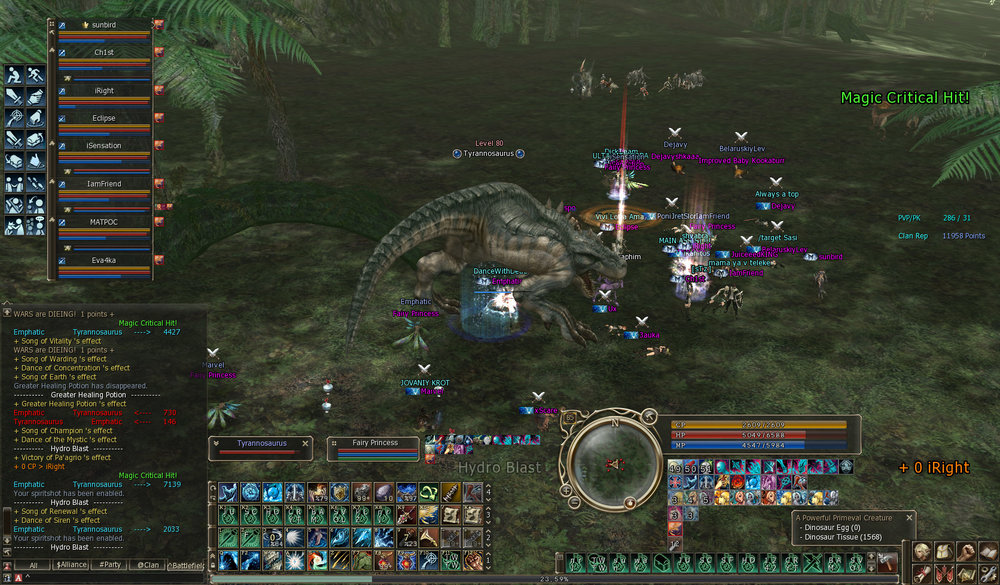Open the $Alliance chat tab
The width and height of the screenshot is (1000, 585).
coord(70,565)
